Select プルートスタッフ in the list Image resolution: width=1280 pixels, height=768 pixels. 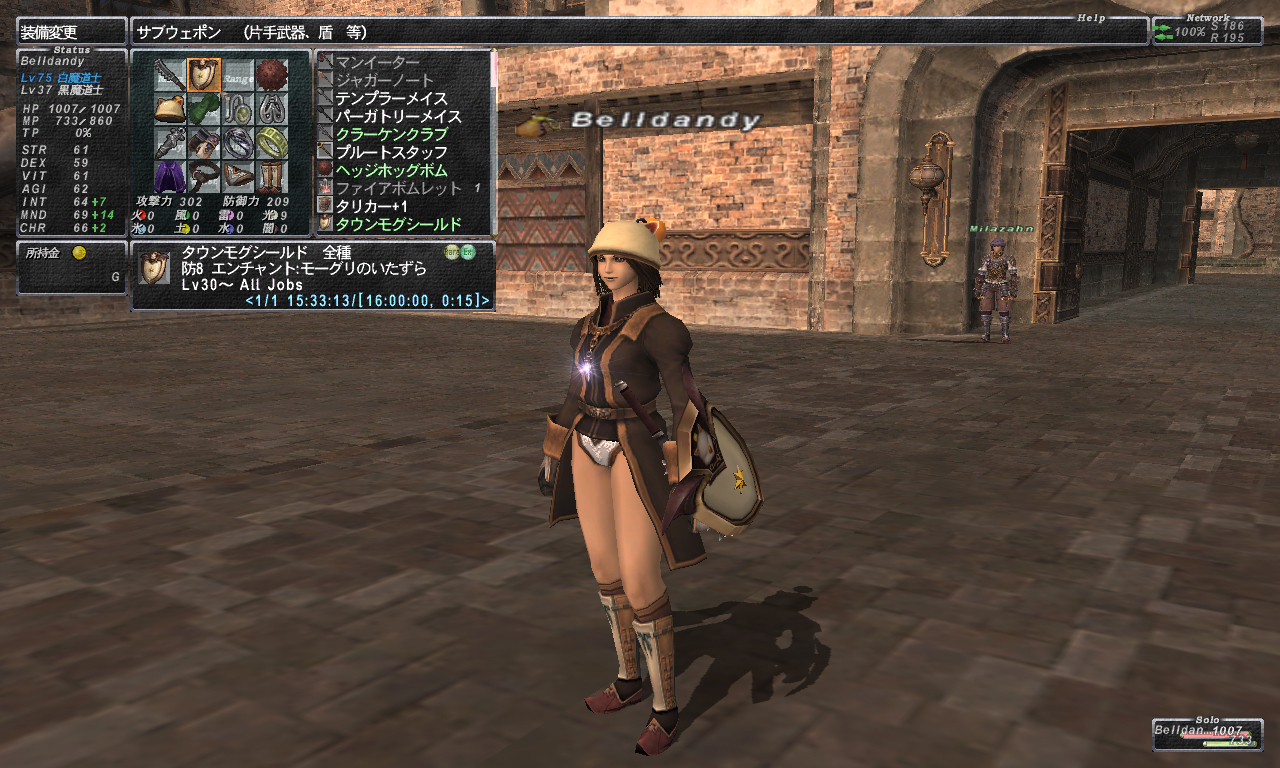pos(391,152)
